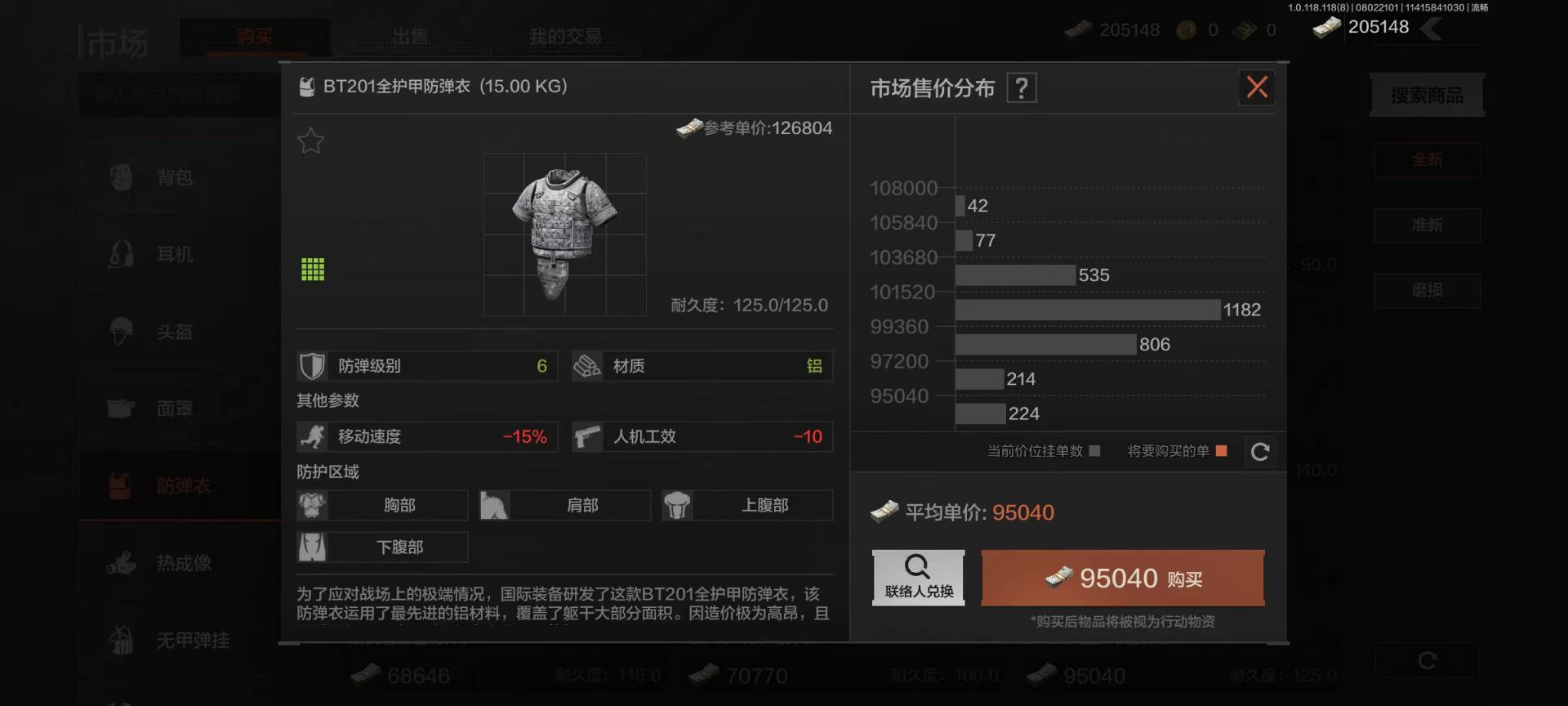The width and height of the screenshot is (1568, 706).
Task: Select the 1182 listings price bar
Action: click(1087, 310)
